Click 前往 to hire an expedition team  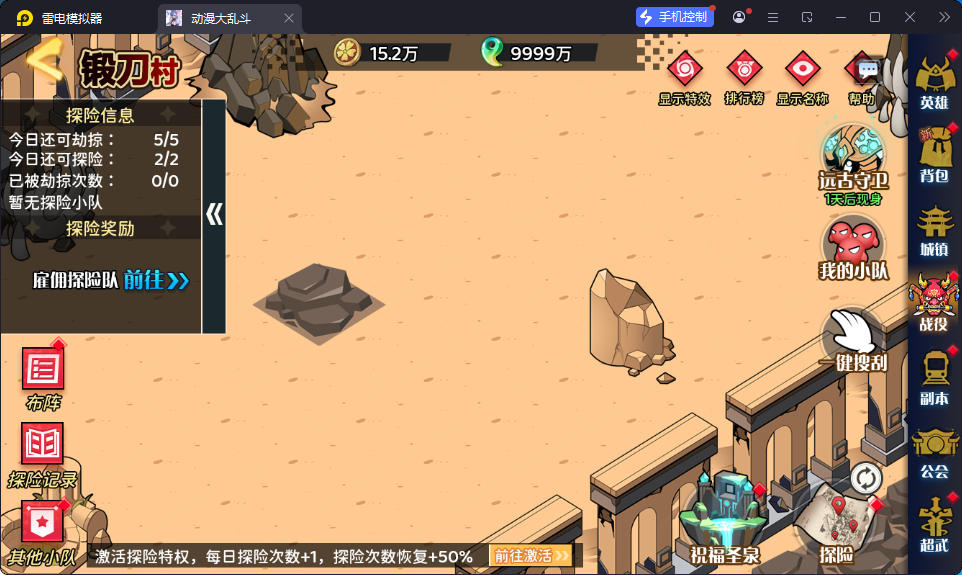(156, 280)
